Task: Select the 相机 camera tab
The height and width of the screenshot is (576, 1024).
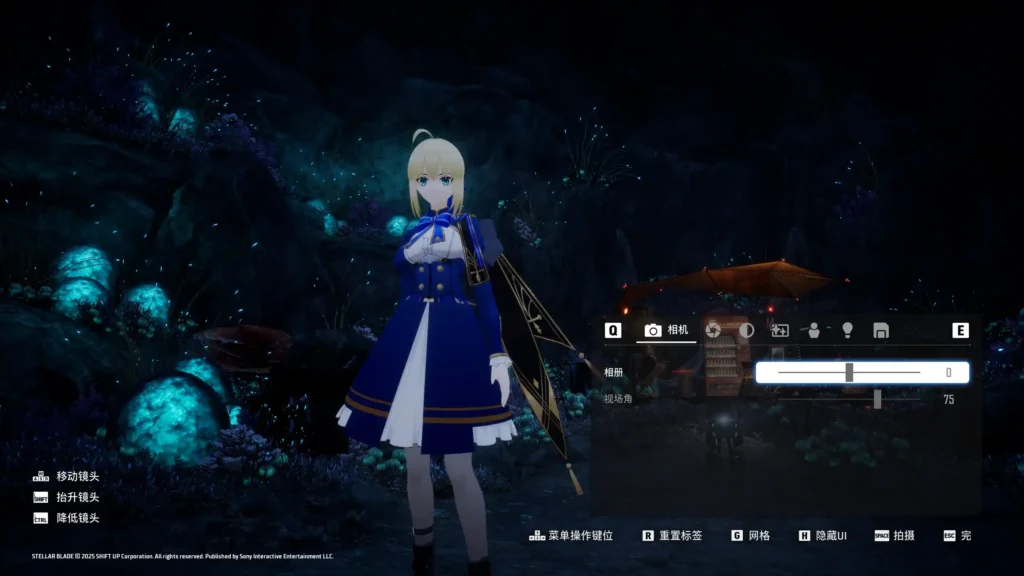Action: coord(667,330)
